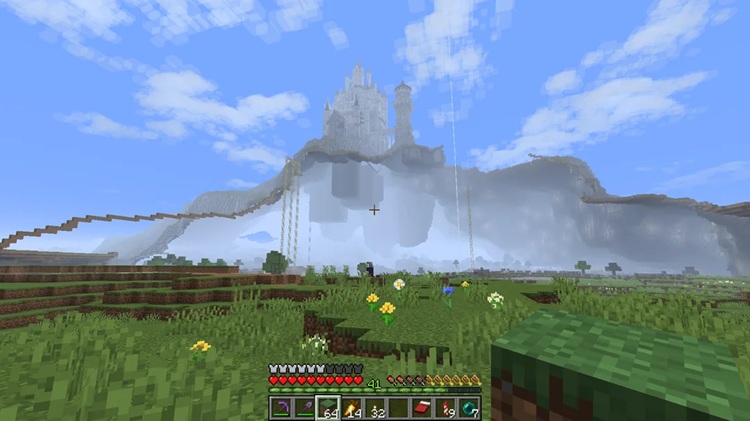Pick the torch stack of 32
Viewport: 750px width, 421px height.
(374, 407)
